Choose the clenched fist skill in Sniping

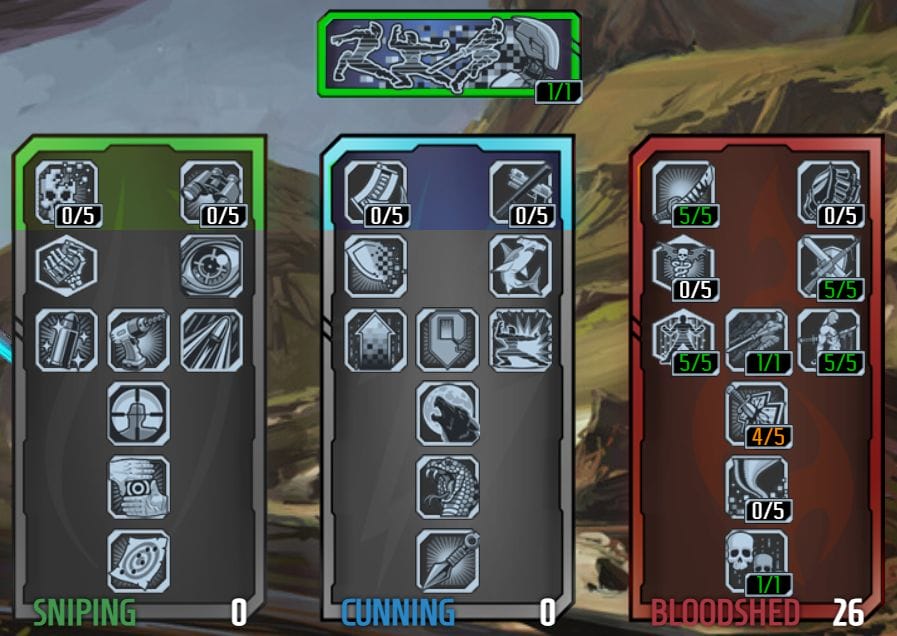(67, 266)
